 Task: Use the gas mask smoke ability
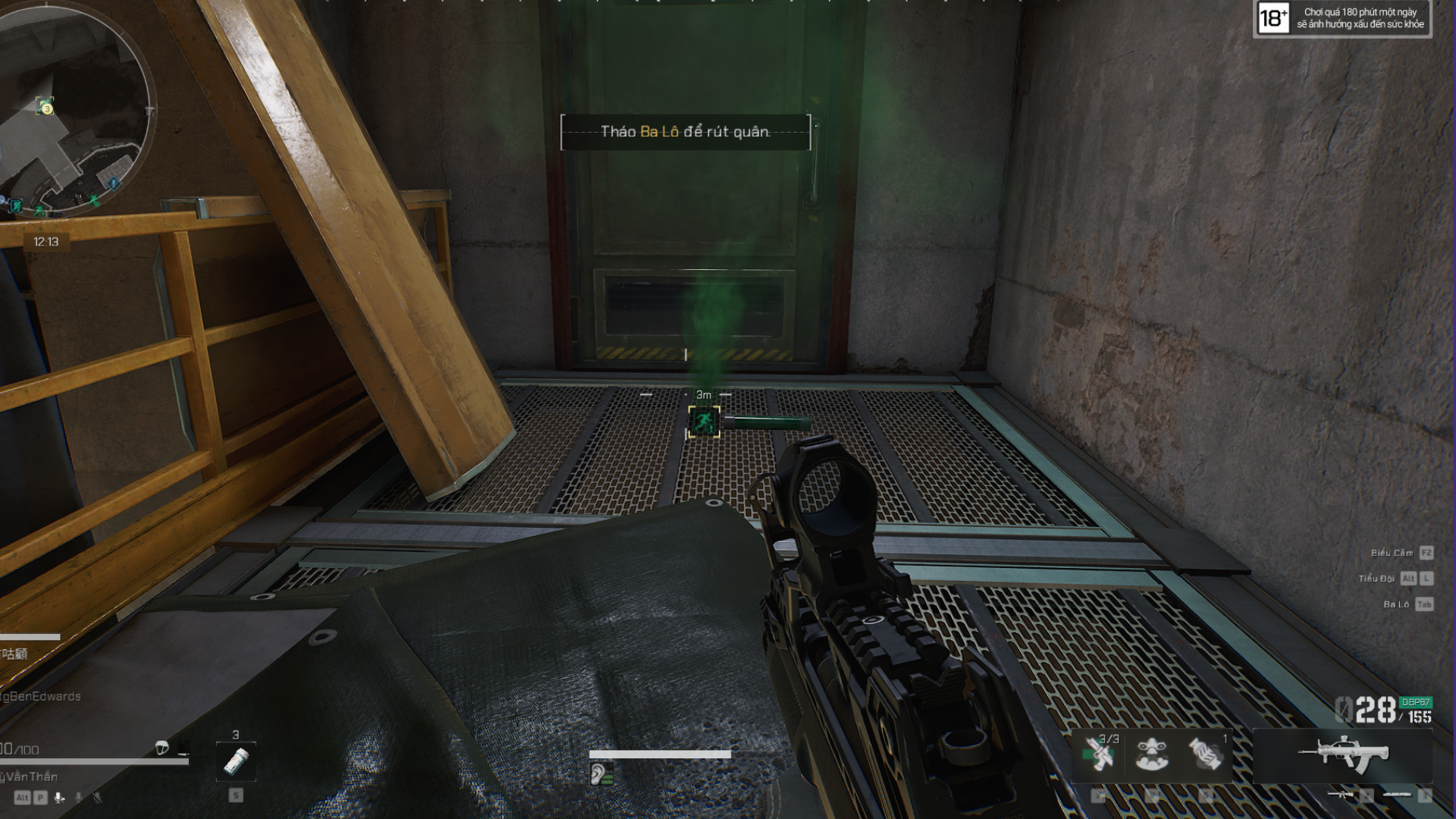[1152, 754]
